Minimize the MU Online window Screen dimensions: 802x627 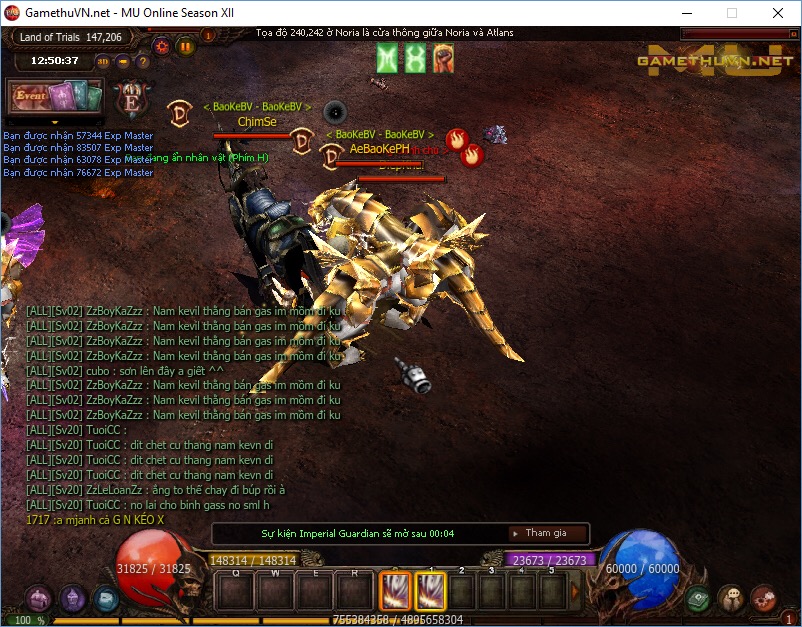pyautogui.click(x=685, y=13)
